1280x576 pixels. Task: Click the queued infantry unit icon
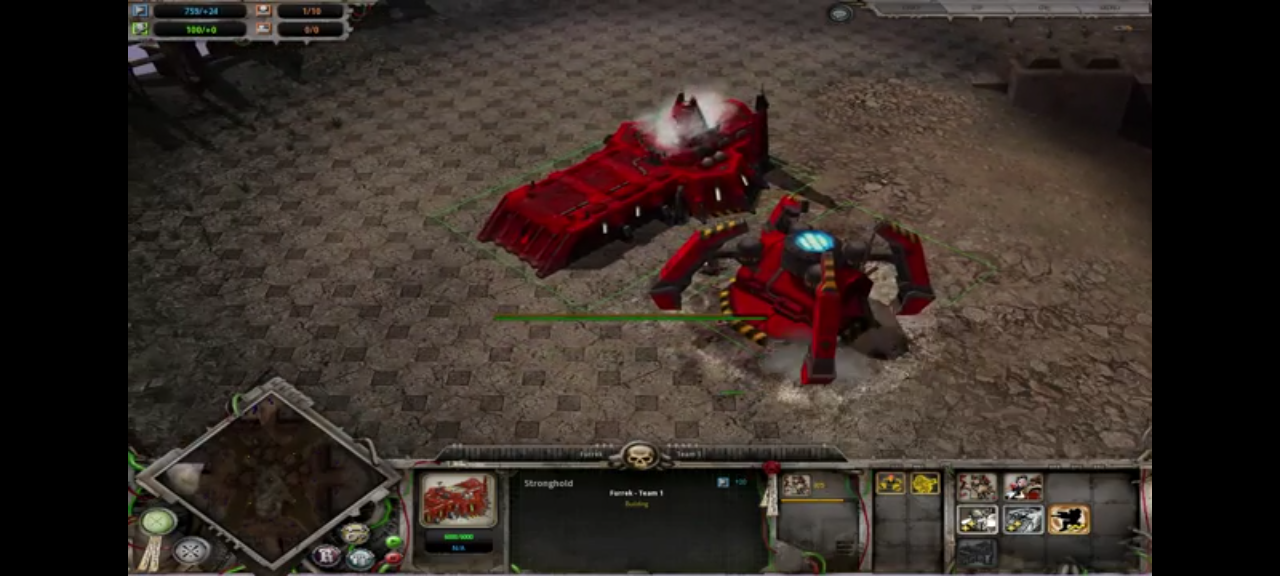click(796, 485)
